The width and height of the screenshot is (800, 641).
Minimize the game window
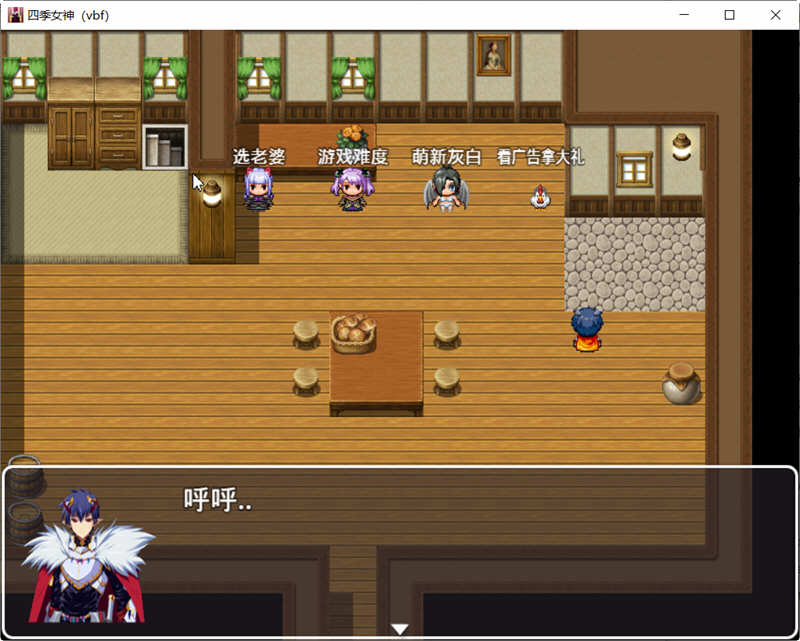[684, 15]
